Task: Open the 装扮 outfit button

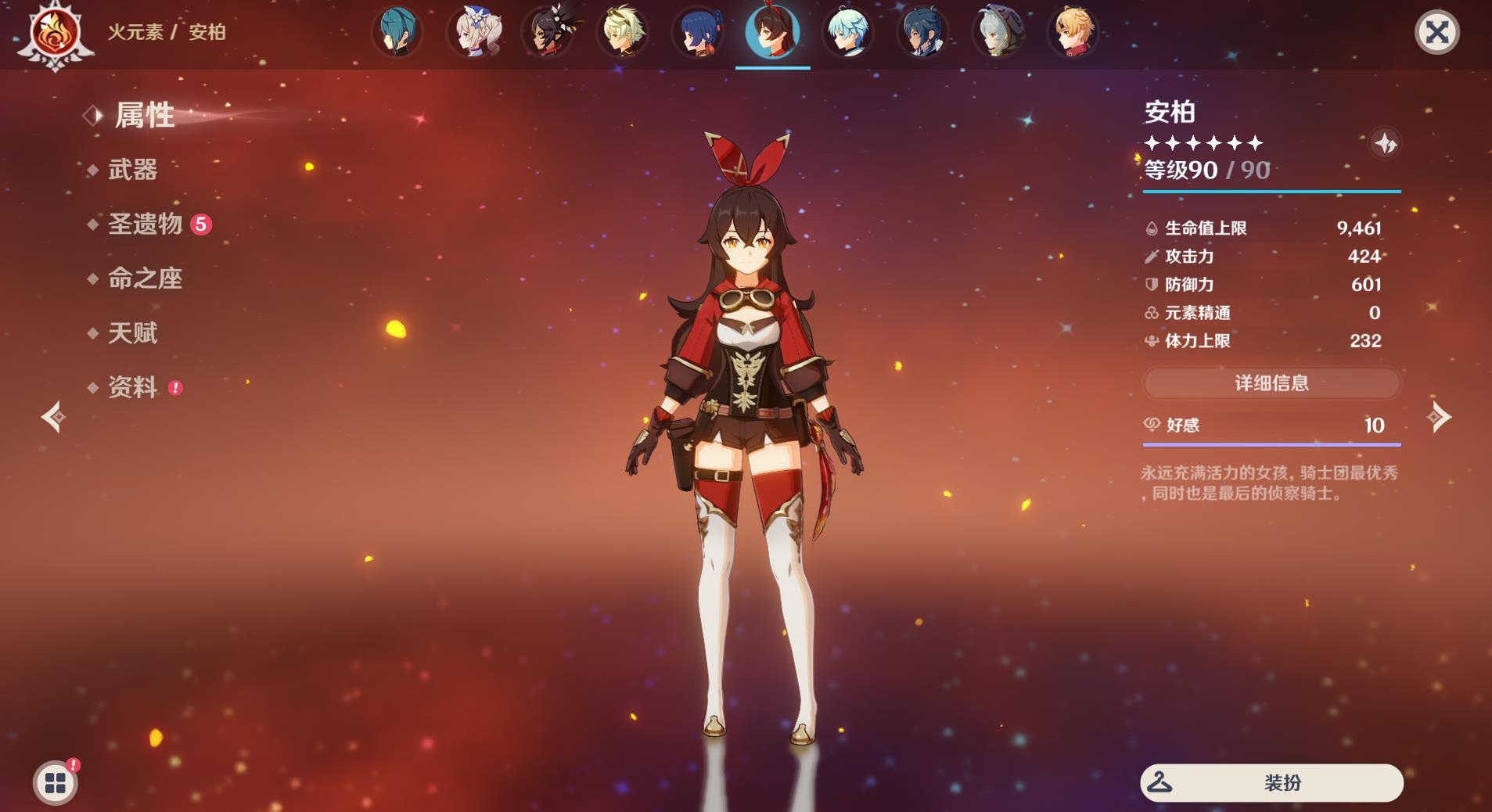Action: point(1271,783)
